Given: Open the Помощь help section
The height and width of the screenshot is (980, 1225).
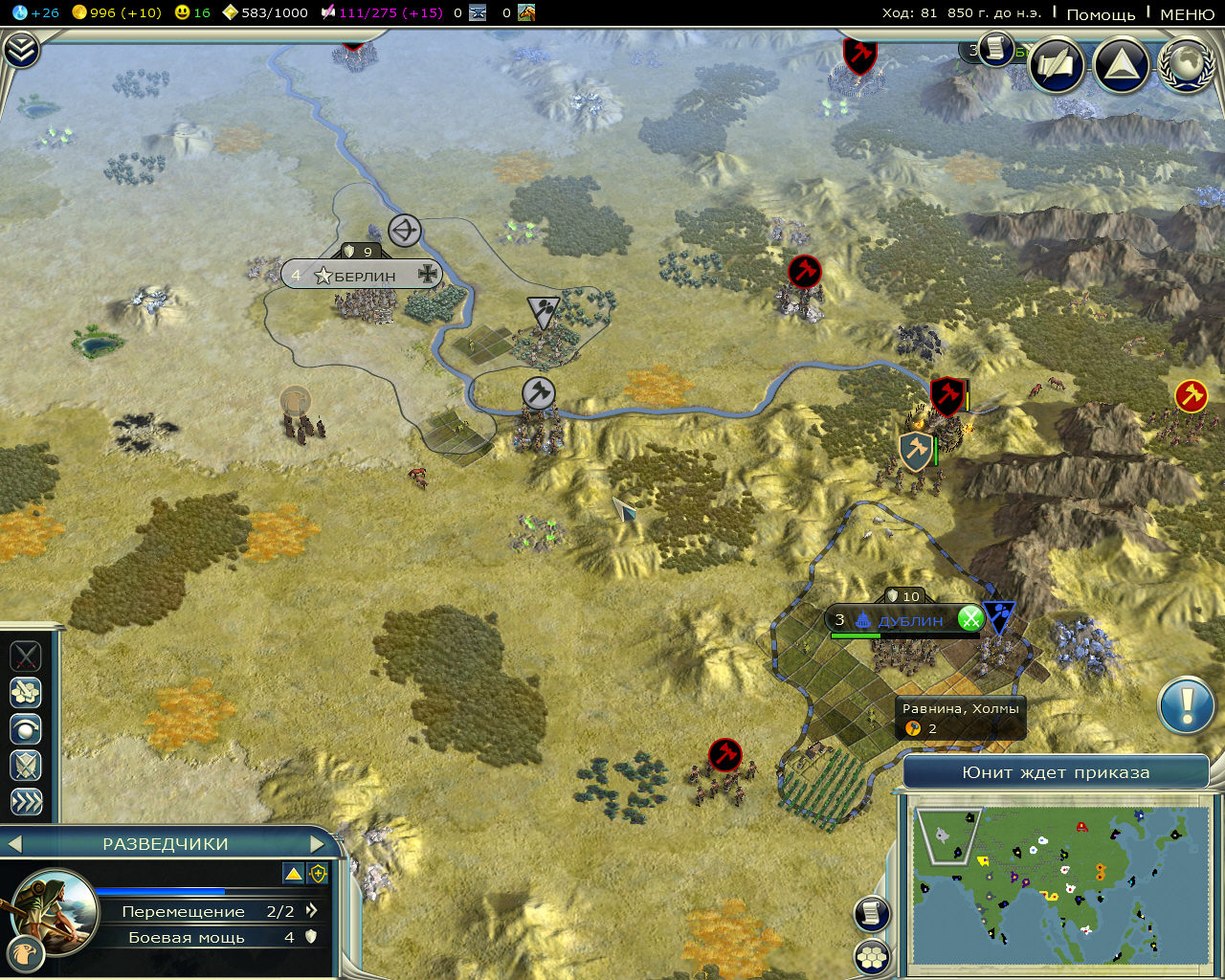Looking at the screenshot, I should 1101,14.
